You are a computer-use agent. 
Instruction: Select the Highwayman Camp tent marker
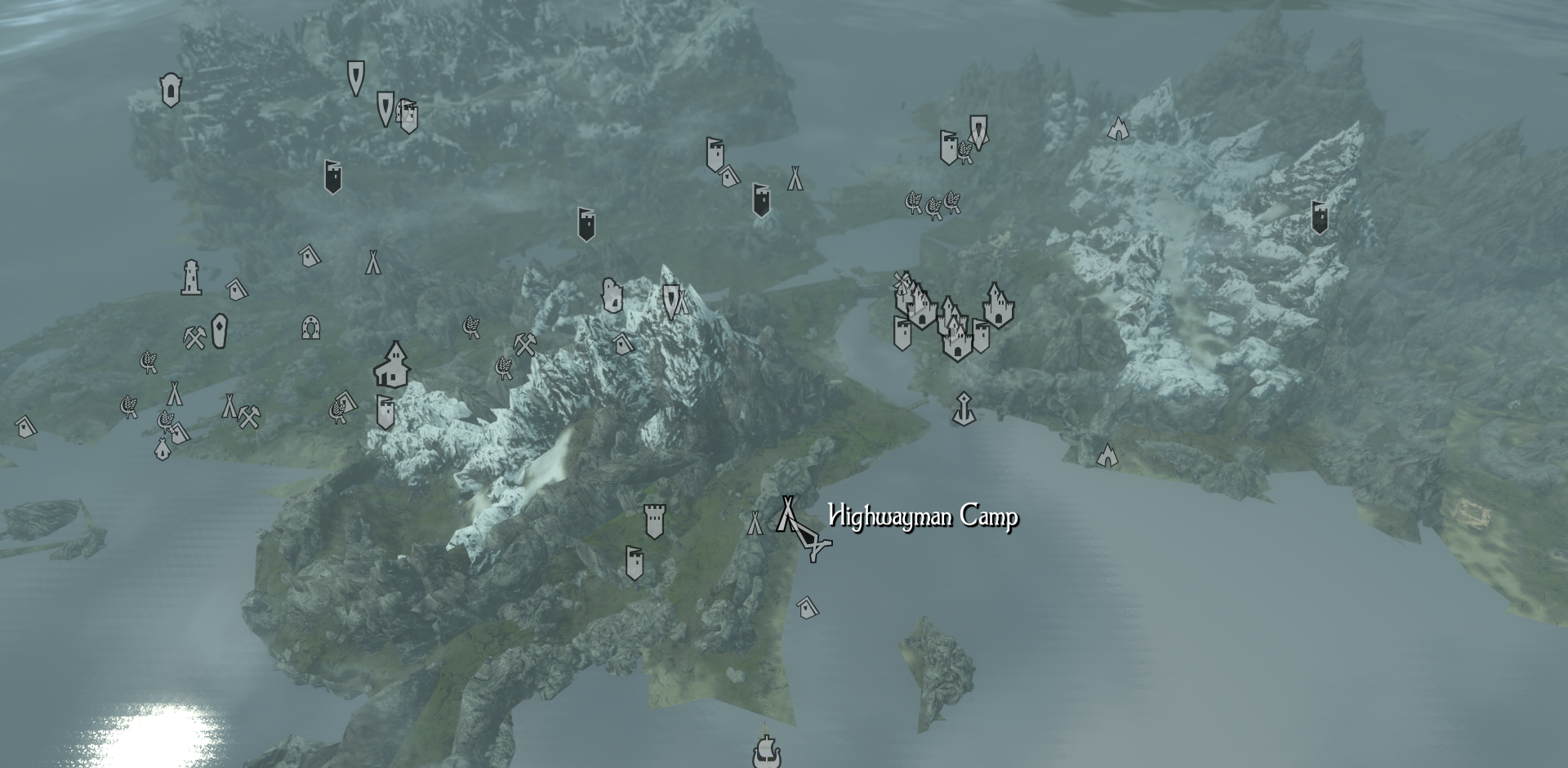[788, 516]
